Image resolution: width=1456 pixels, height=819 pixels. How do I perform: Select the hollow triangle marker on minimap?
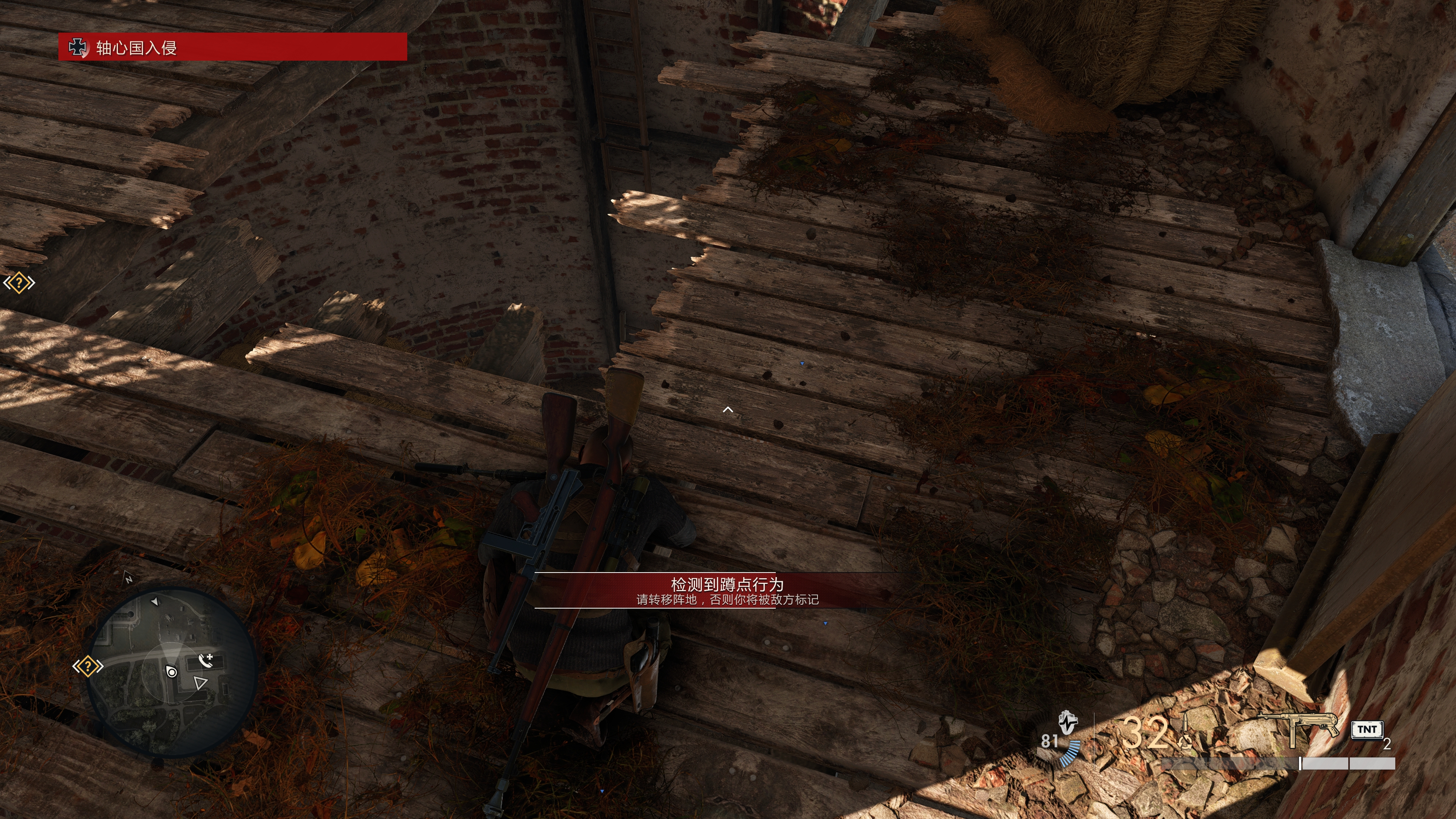(200, 683)
